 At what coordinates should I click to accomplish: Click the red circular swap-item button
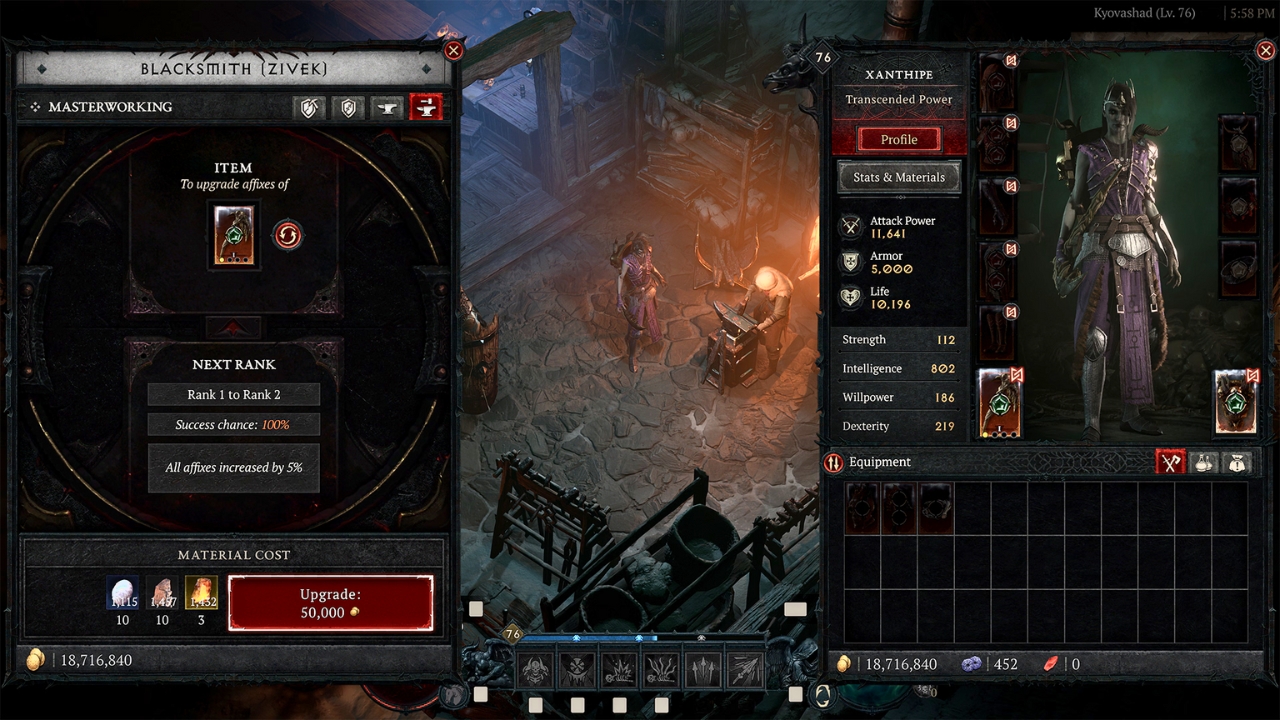[x=288, y=235]
